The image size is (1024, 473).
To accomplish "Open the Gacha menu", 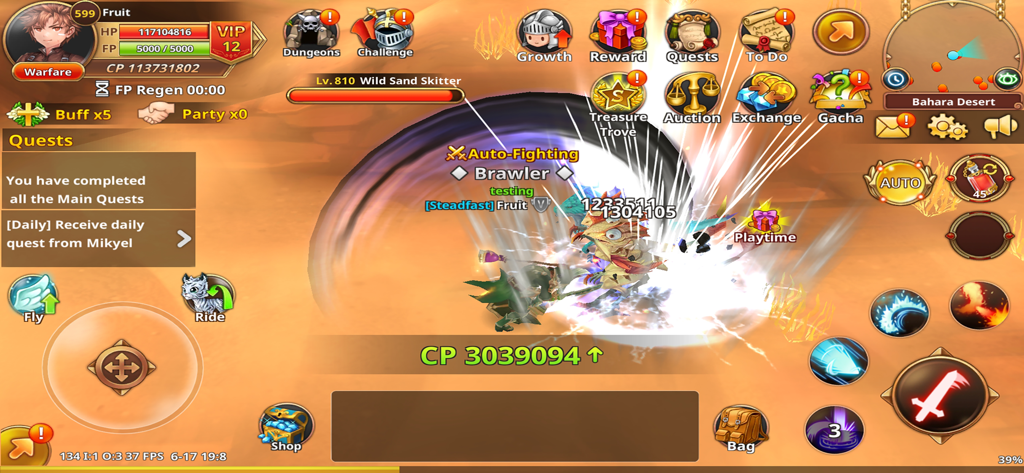I will pos(840,97).
